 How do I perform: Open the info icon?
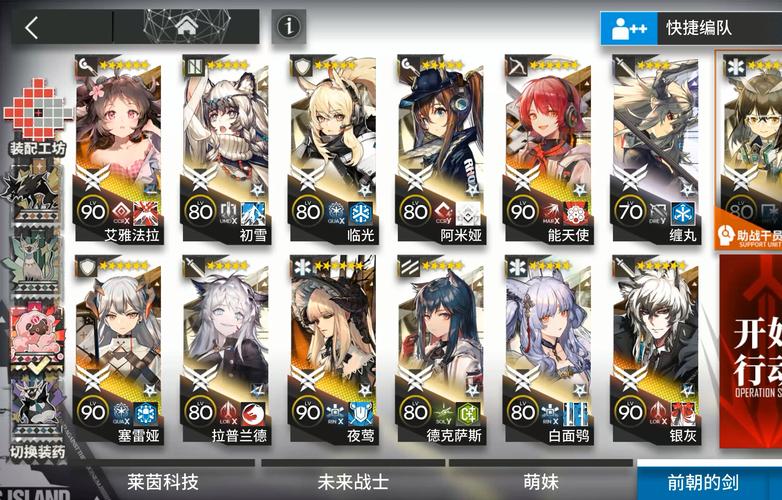289,27
